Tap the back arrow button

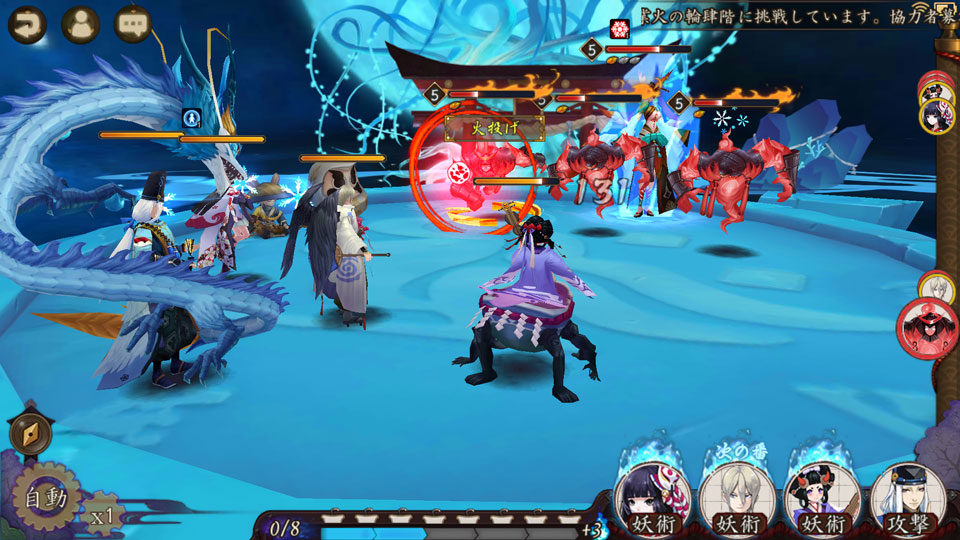click(27, 24)
